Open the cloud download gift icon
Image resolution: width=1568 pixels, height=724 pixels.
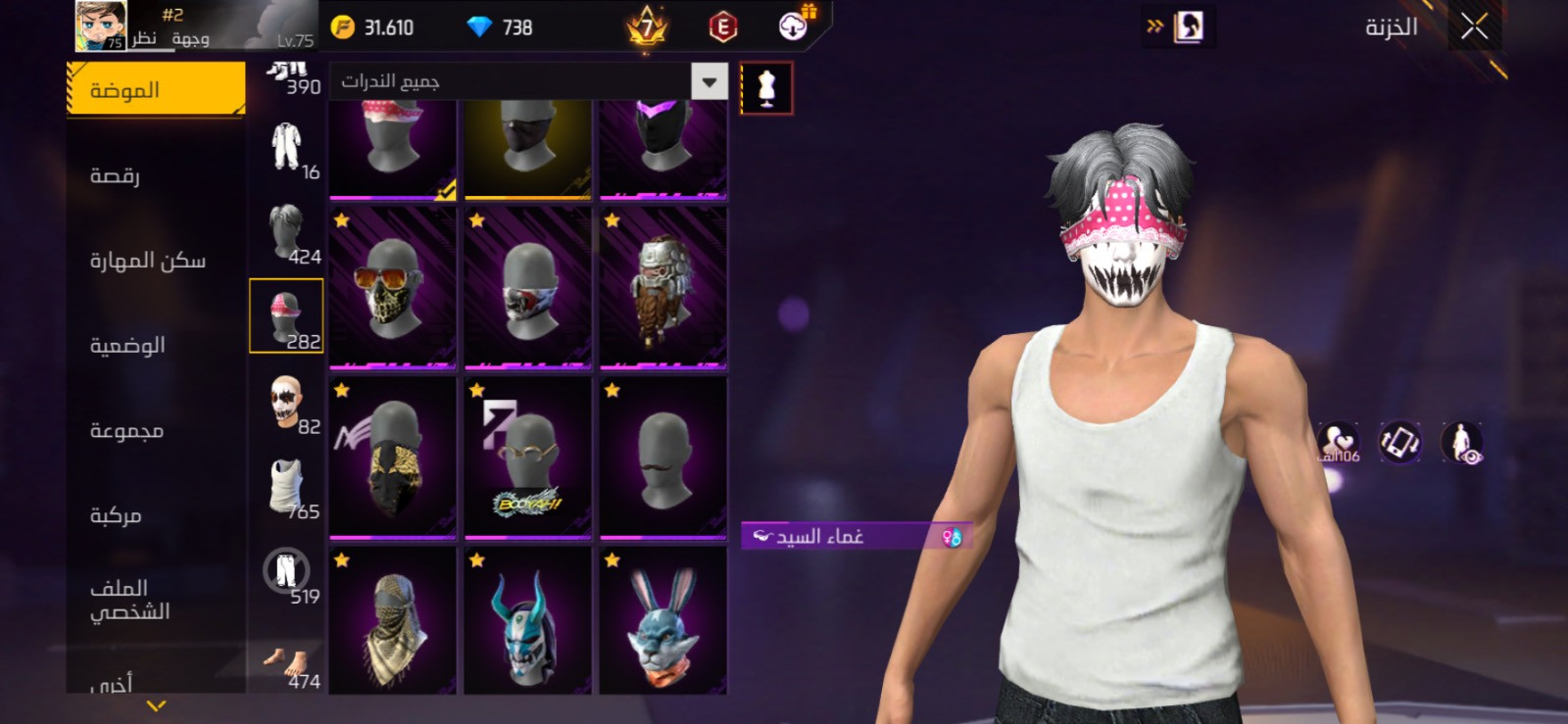794,26
